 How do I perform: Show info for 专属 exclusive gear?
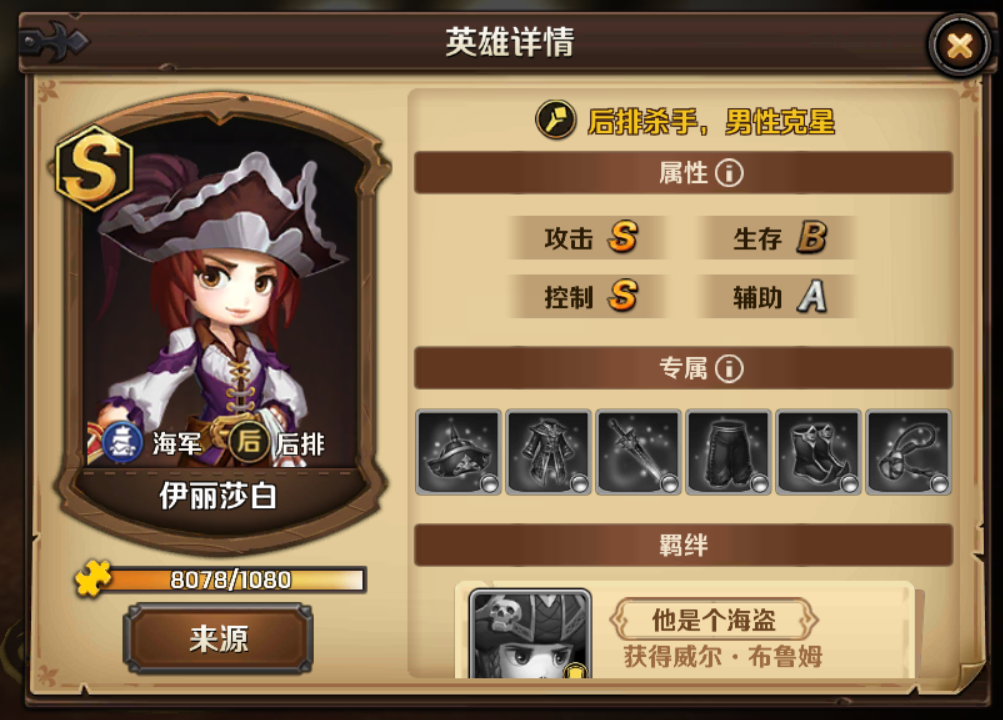click(729, 369)
